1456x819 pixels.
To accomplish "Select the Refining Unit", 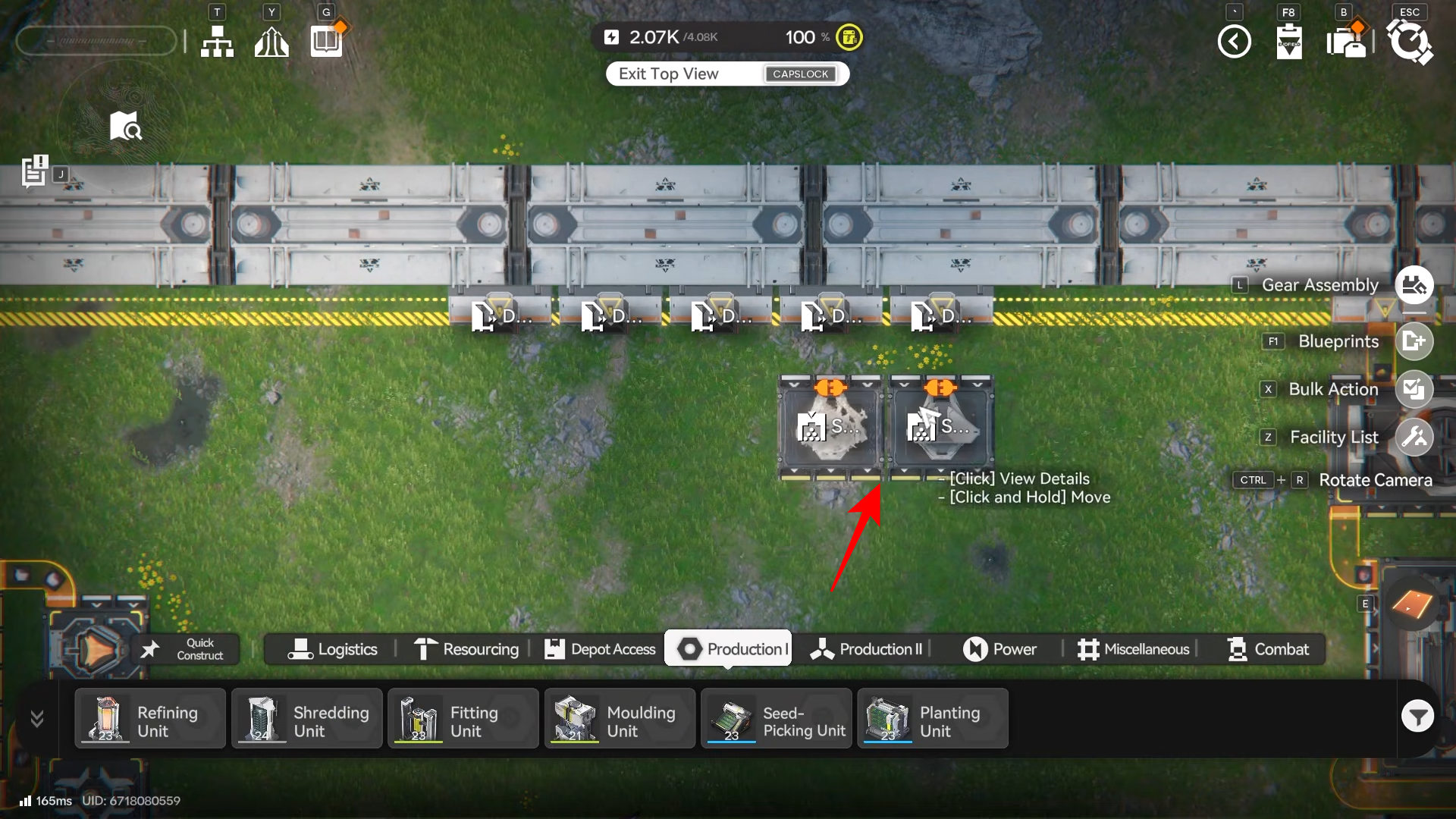I will (150, 719).
